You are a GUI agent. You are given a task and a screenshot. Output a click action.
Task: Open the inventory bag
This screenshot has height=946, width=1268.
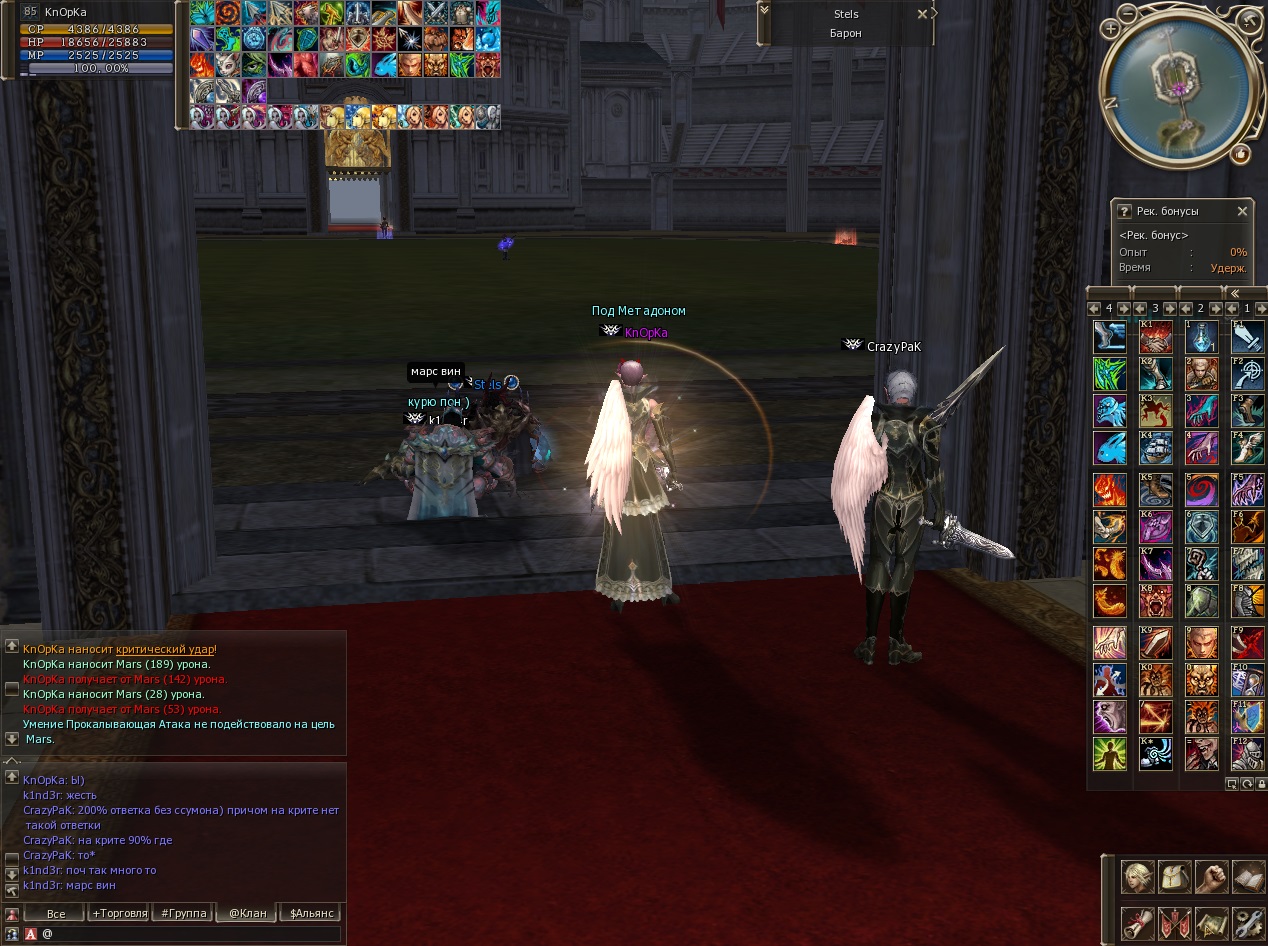point(1175,877)
